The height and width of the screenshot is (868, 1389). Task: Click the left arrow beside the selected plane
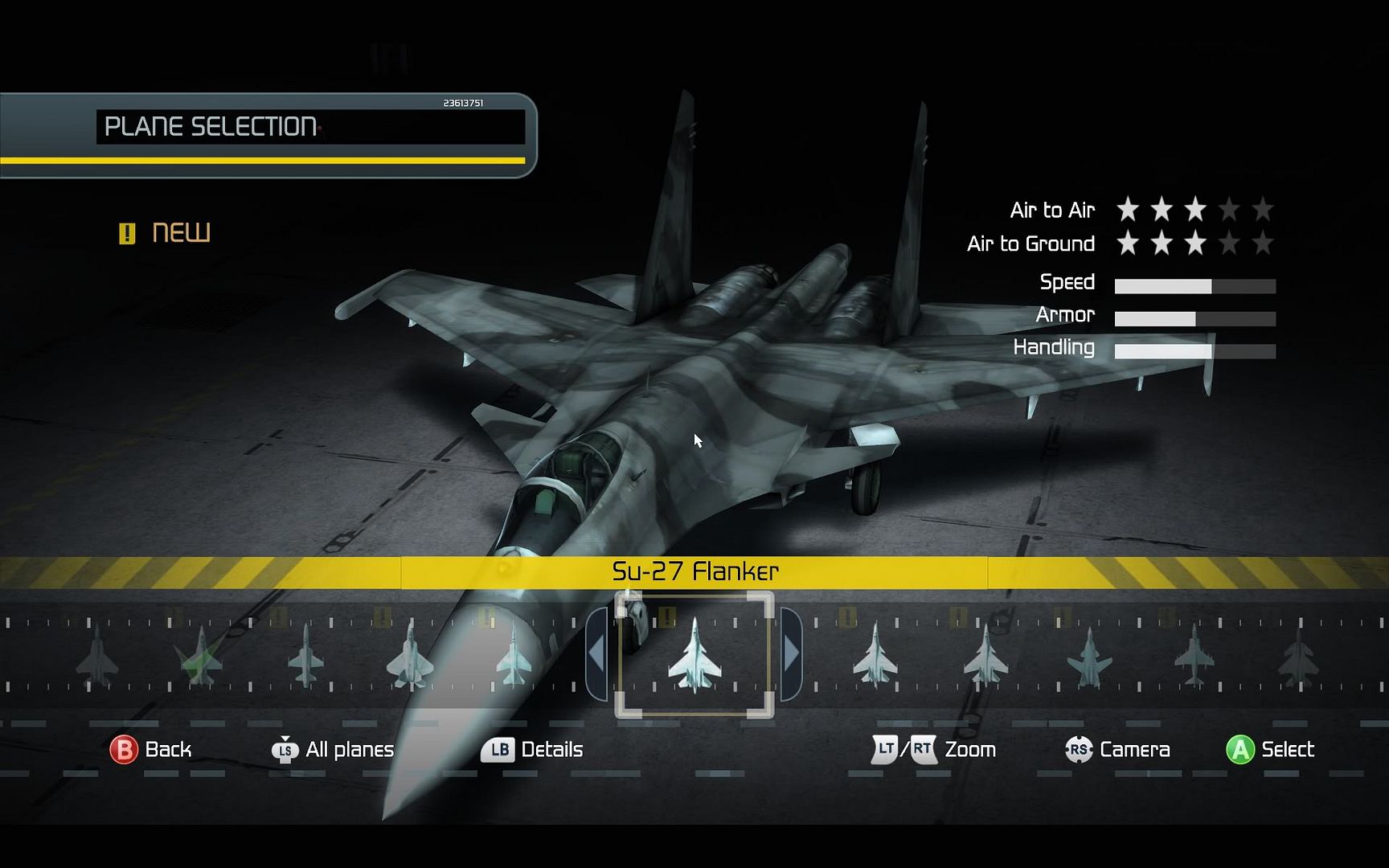click(x=596, y=654)
